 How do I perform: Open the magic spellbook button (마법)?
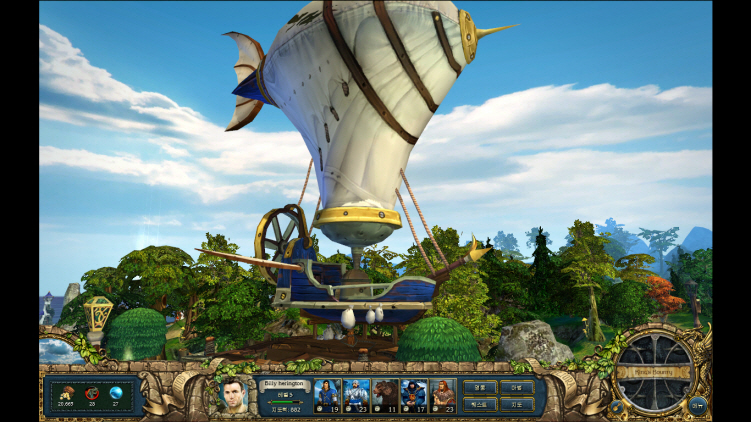pyautogui.click(x=516, y=387)
